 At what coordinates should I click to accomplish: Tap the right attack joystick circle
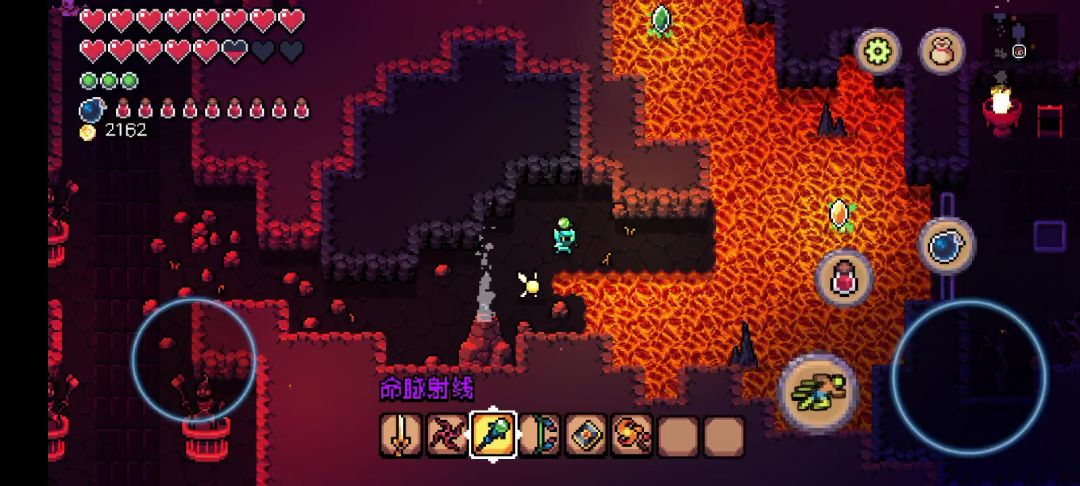[969, 377]
